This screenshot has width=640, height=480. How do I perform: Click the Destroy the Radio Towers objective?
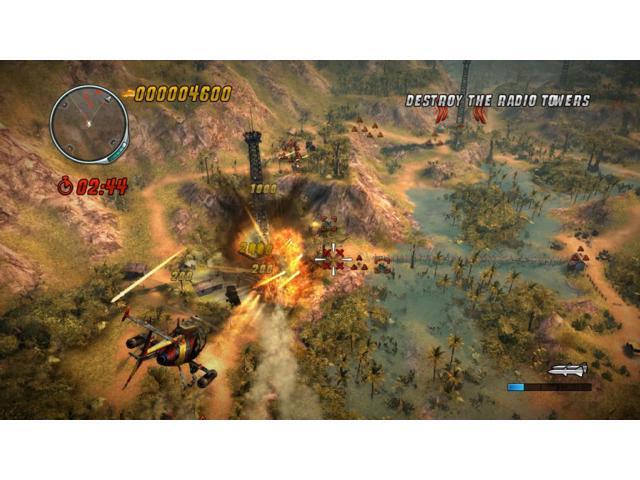[497, 101]
